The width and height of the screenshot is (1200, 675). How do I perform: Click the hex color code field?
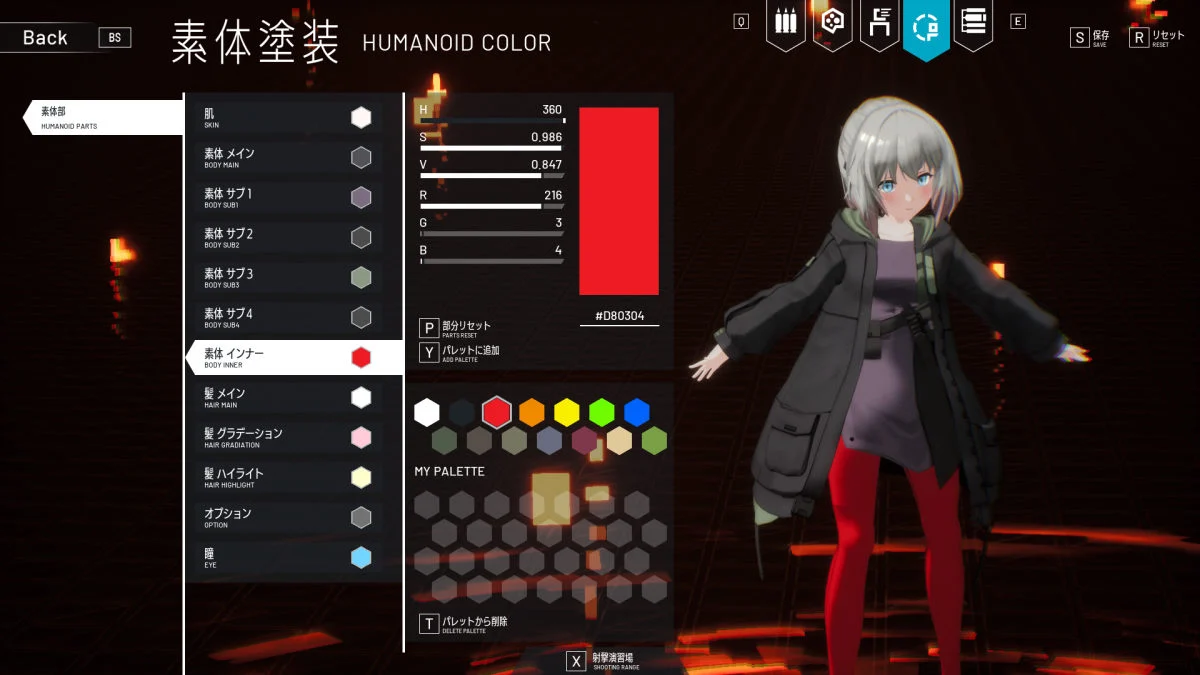coord(619,316)
